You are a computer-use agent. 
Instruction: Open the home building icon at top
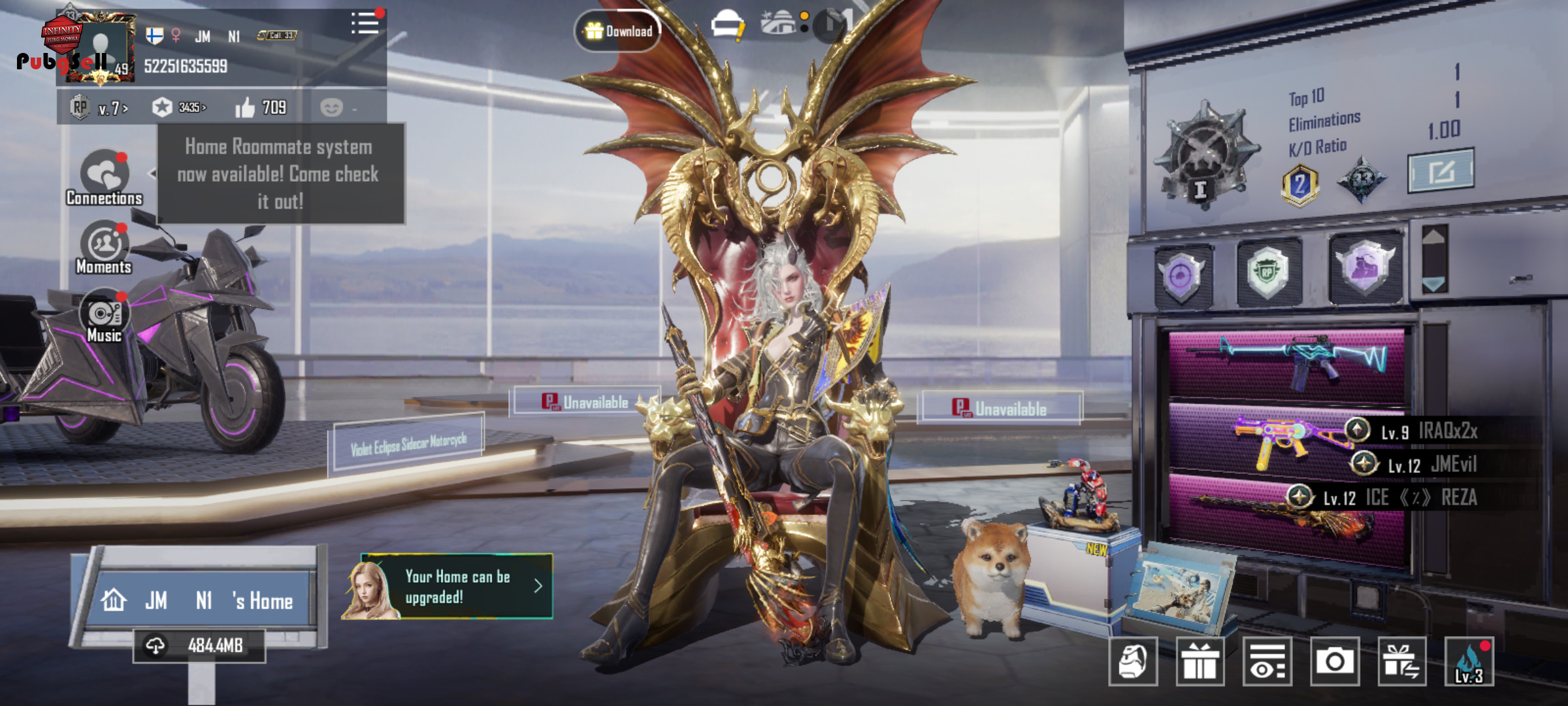779,23
